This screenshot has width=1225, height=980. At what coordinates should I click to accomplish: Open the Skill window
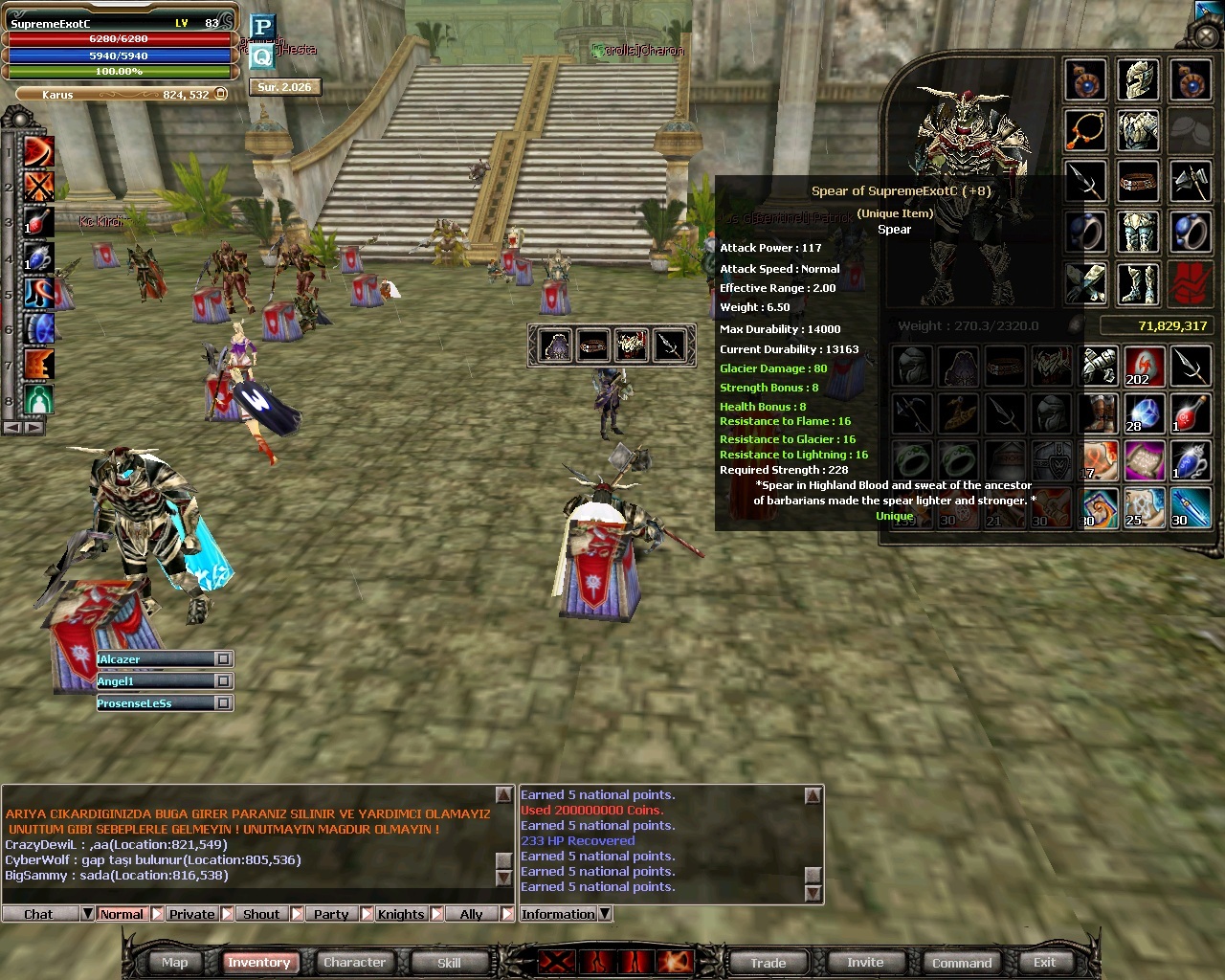pyautogui.click(x=449, y=963)
